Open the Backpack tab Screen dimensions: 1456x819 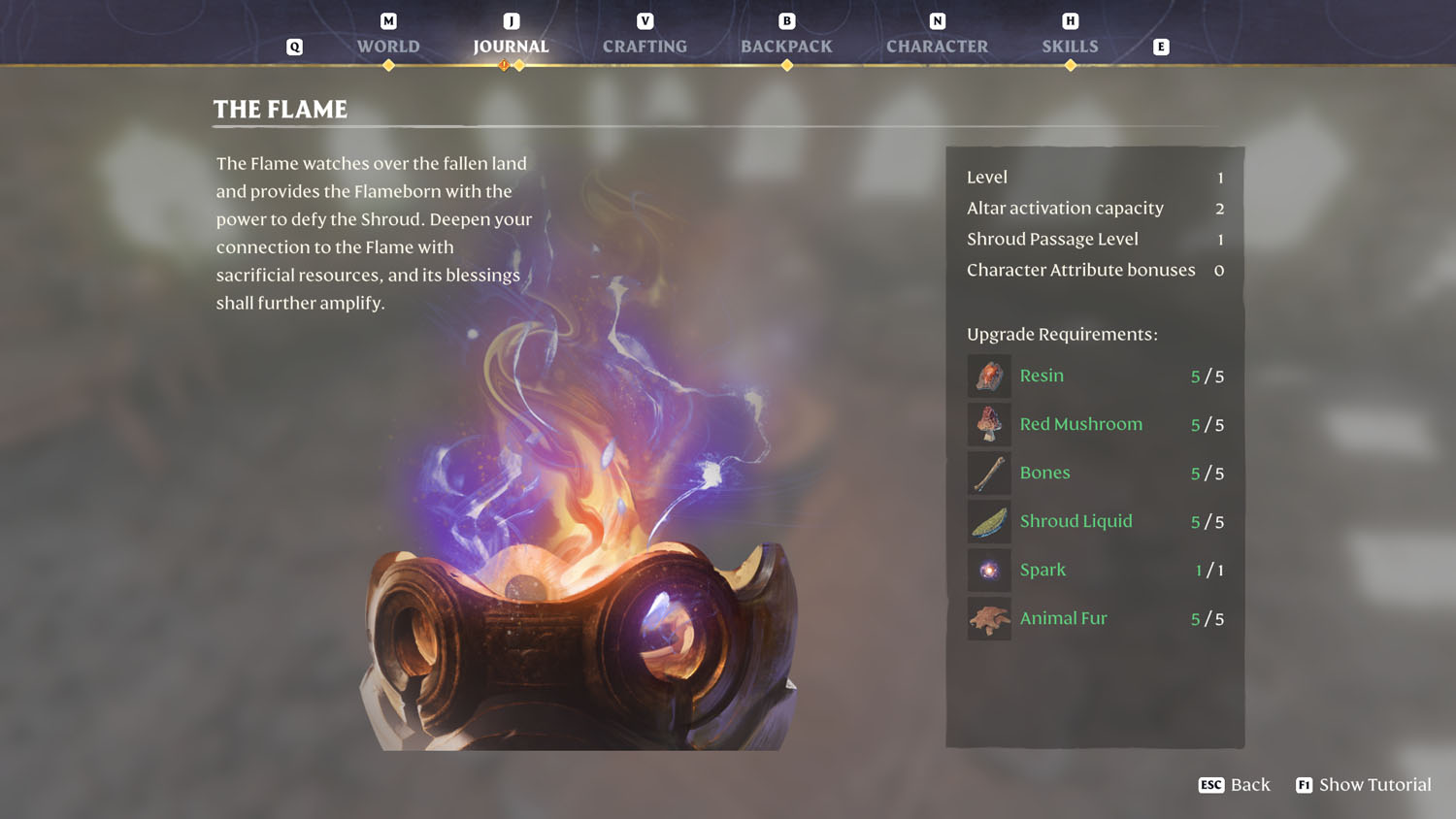[x=785, y=46]
